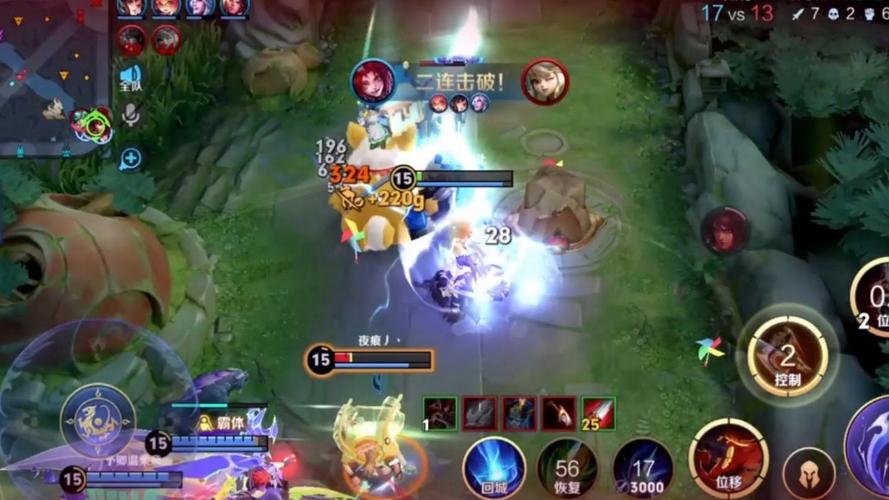Toggle the muted microphone icon

[131, 116]
